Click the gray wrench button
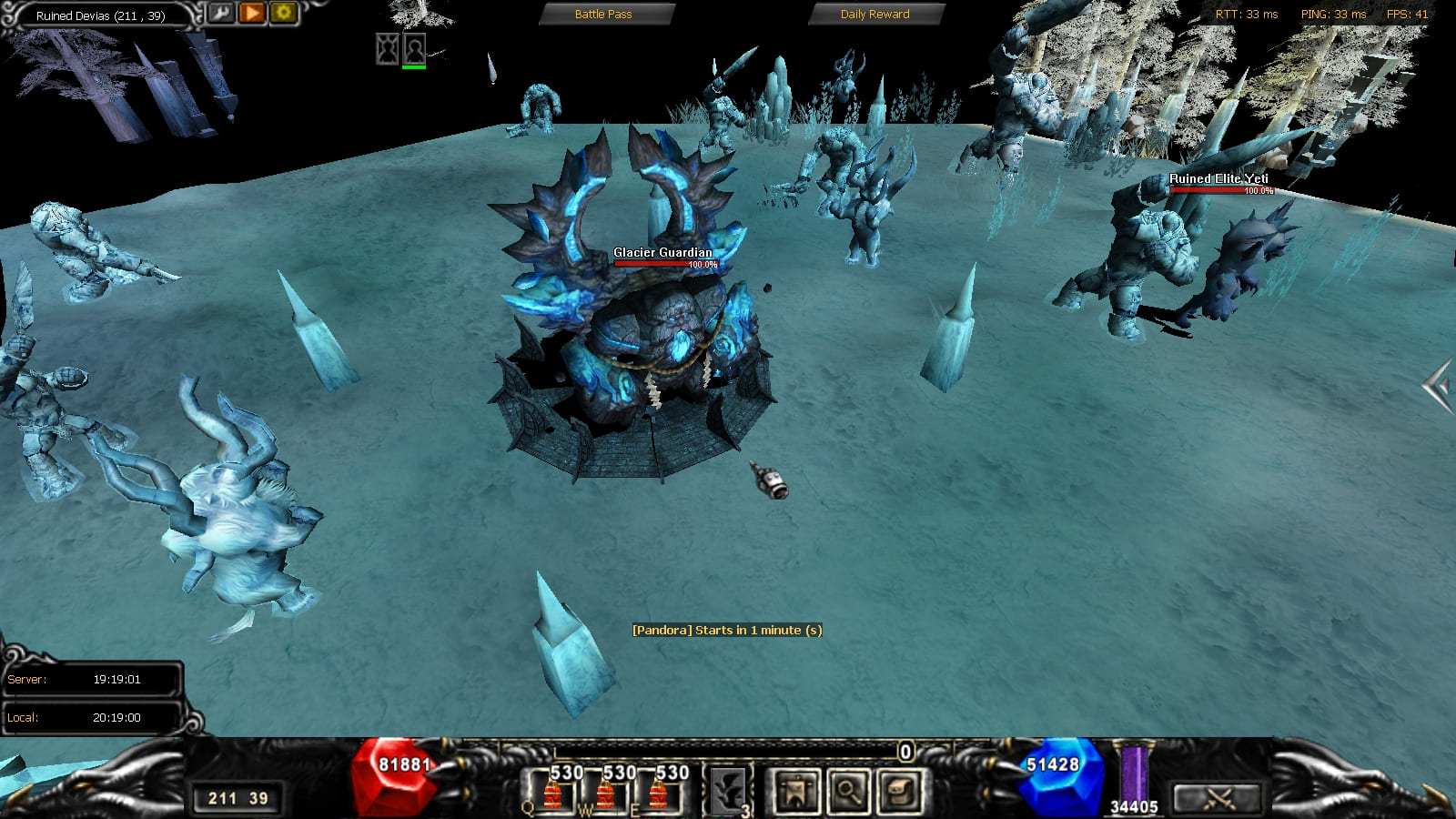Image resolution: width=1456 pixels, height=819 pixels. tap(221, 13)
